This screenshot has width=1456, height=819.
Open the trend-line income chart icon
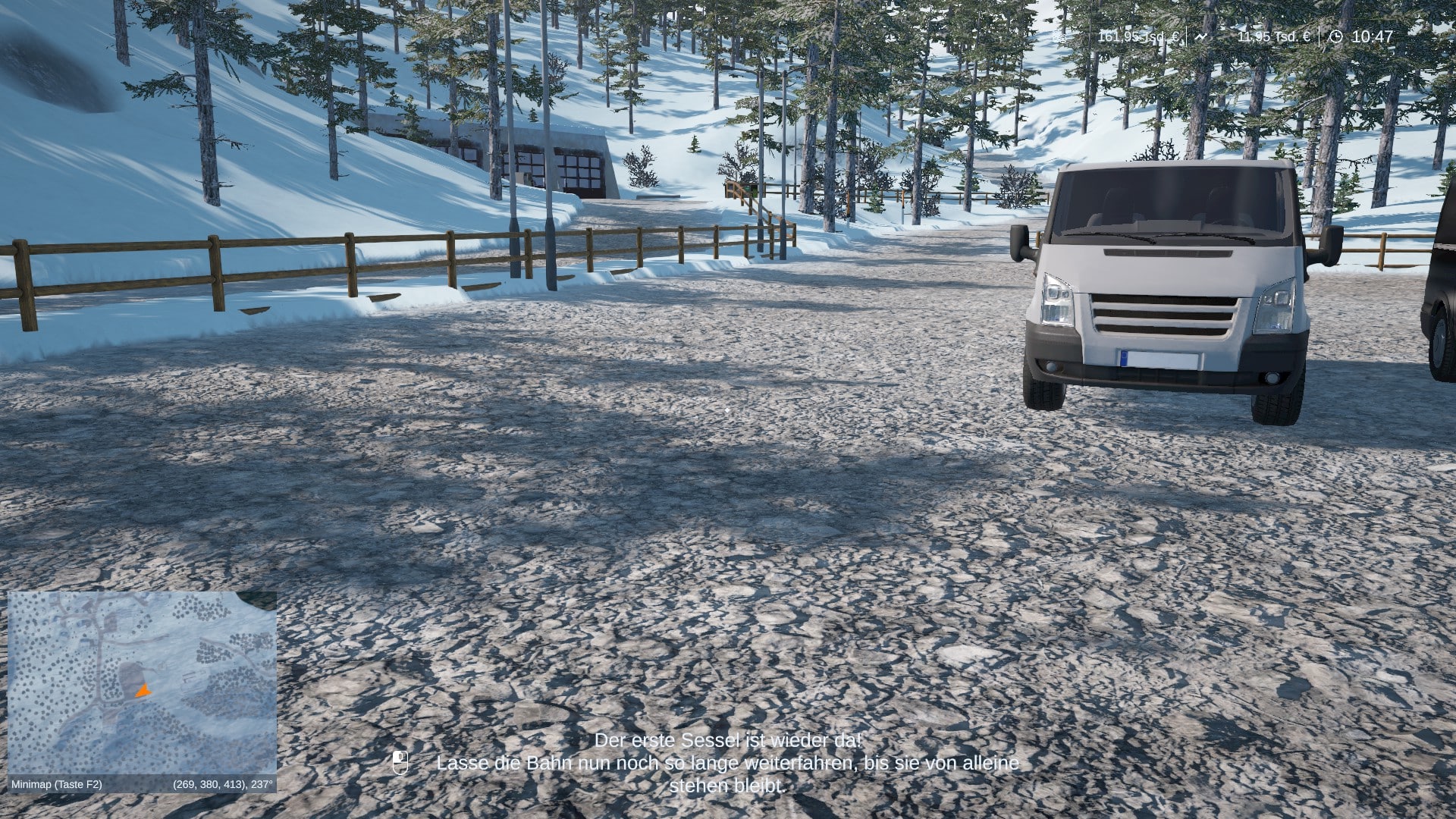click(1201, 36)
